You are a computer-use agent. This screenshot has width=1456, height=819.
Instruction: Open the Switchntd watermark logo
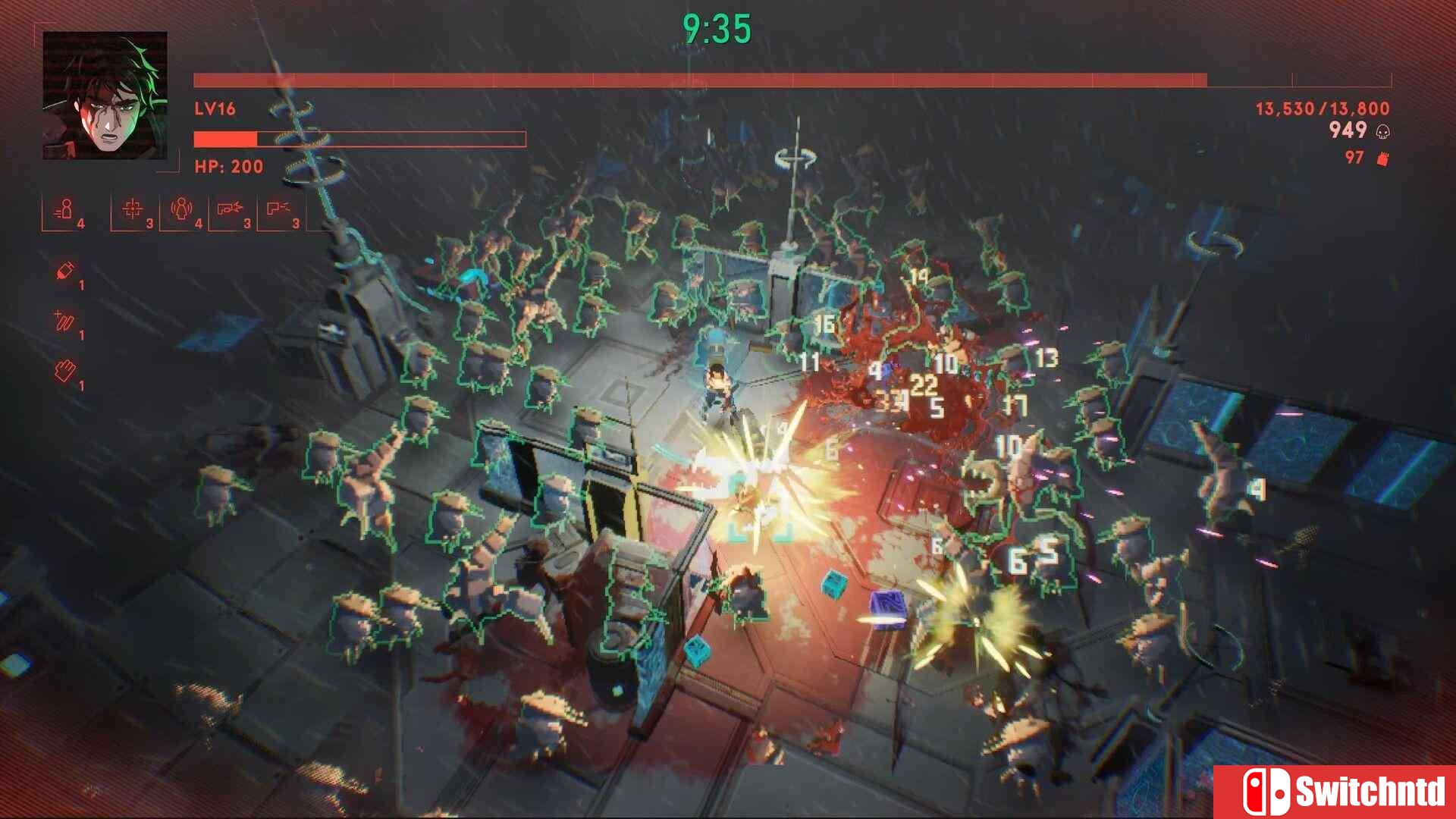[x=1334, y=792]
